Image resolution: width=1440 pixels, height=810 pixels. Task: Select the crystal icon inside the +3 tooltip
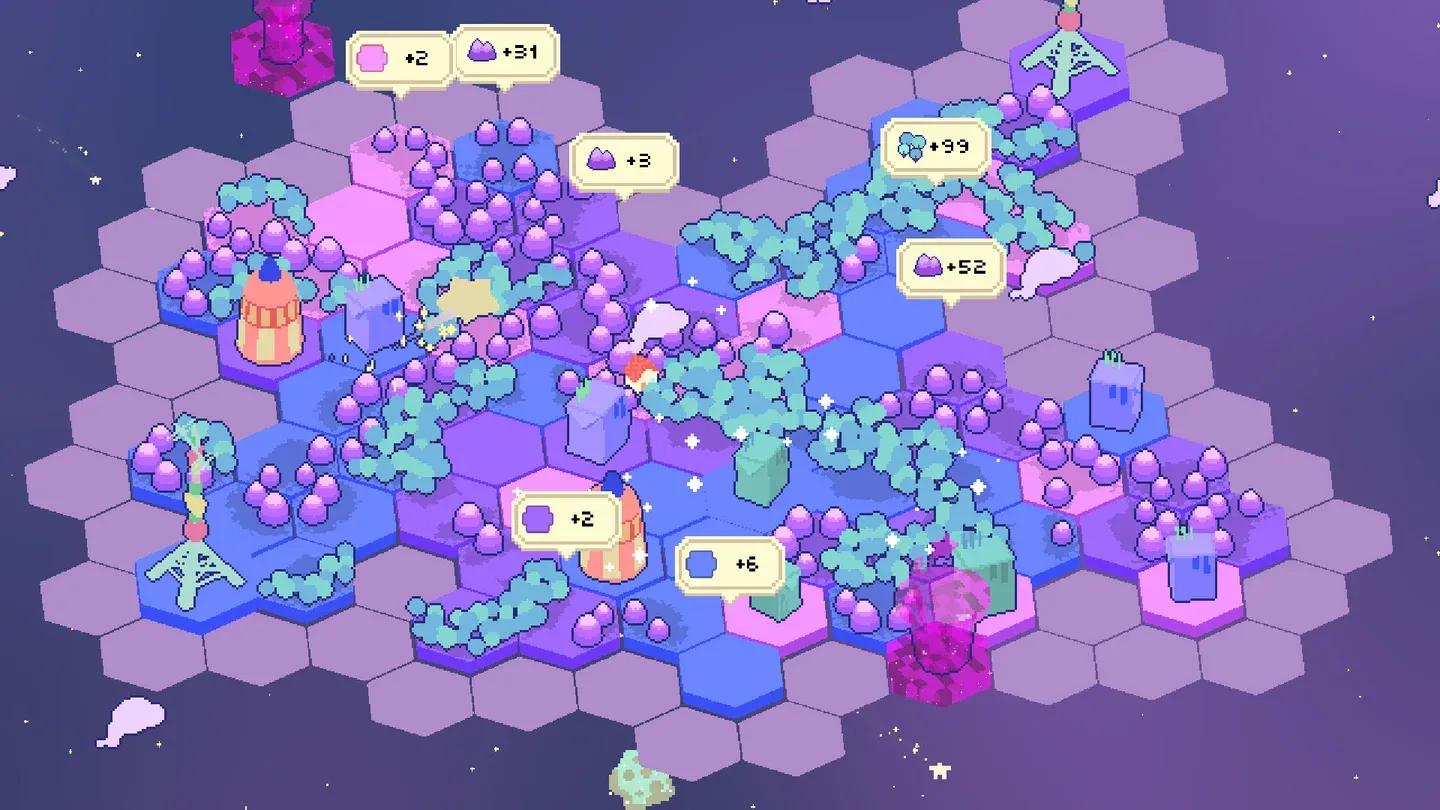pyautogui.click(x=600, y=160)
